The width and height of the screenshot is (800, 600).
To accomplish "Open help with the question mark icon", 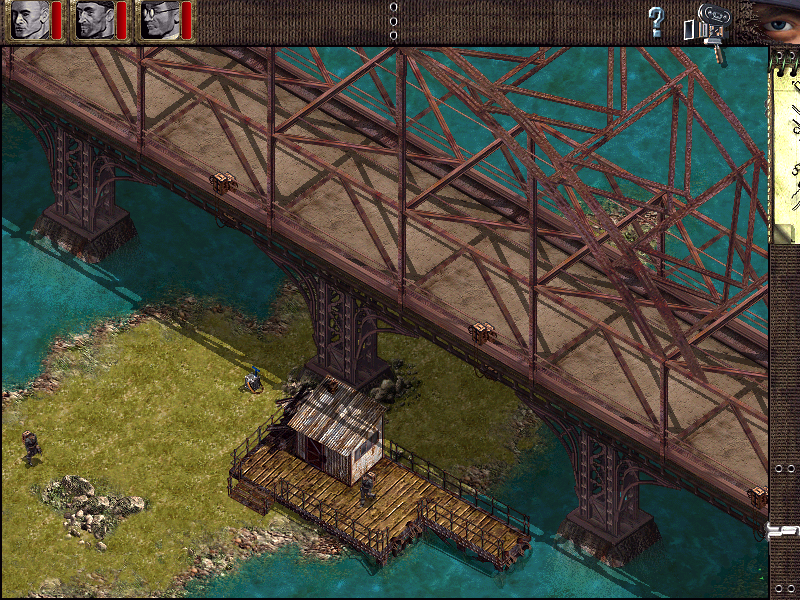I will (656, 21).
